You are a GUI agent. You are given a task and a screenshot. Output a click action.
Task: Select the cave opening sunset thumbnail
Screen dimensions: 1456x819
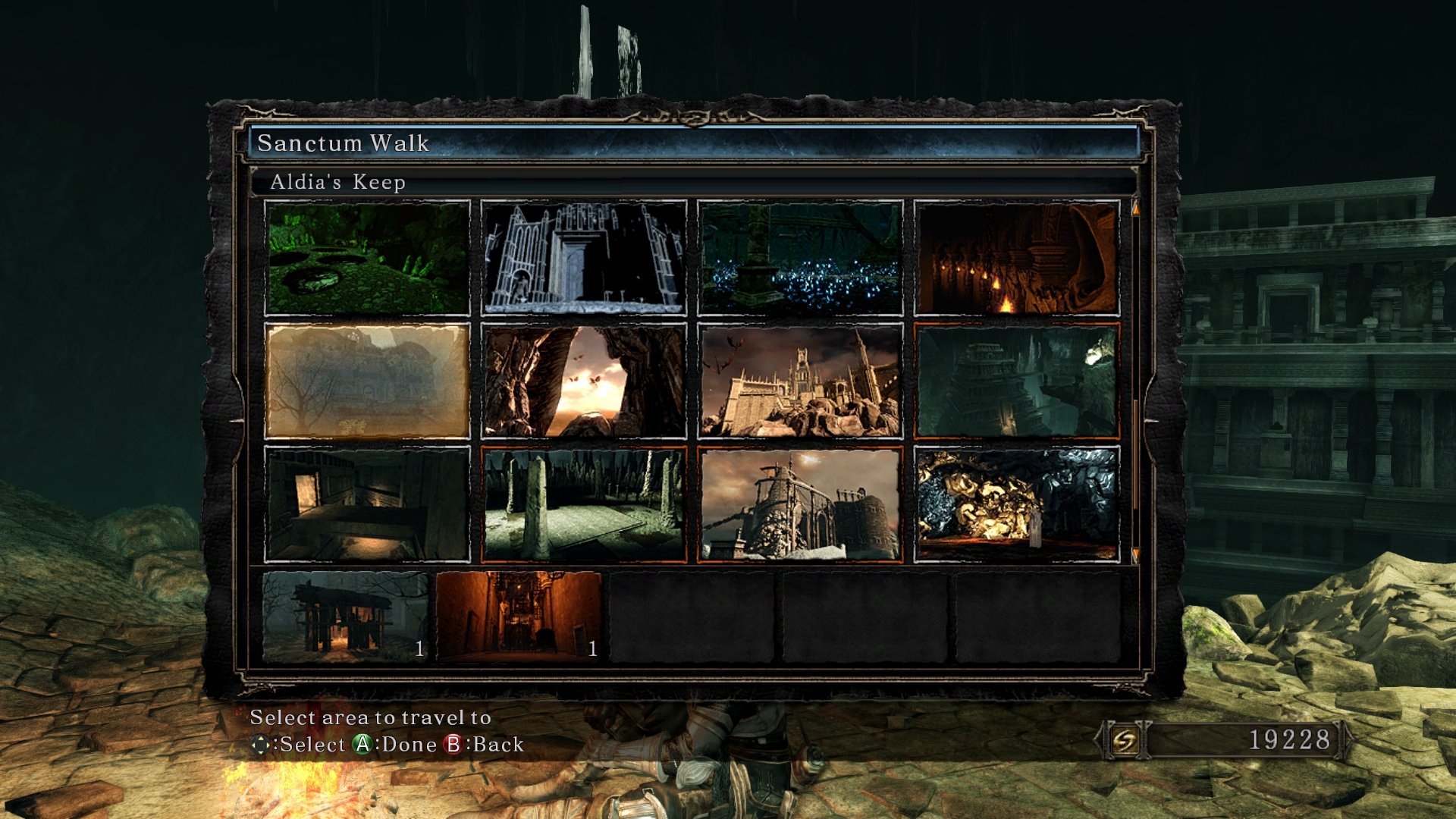click(583, 381)
